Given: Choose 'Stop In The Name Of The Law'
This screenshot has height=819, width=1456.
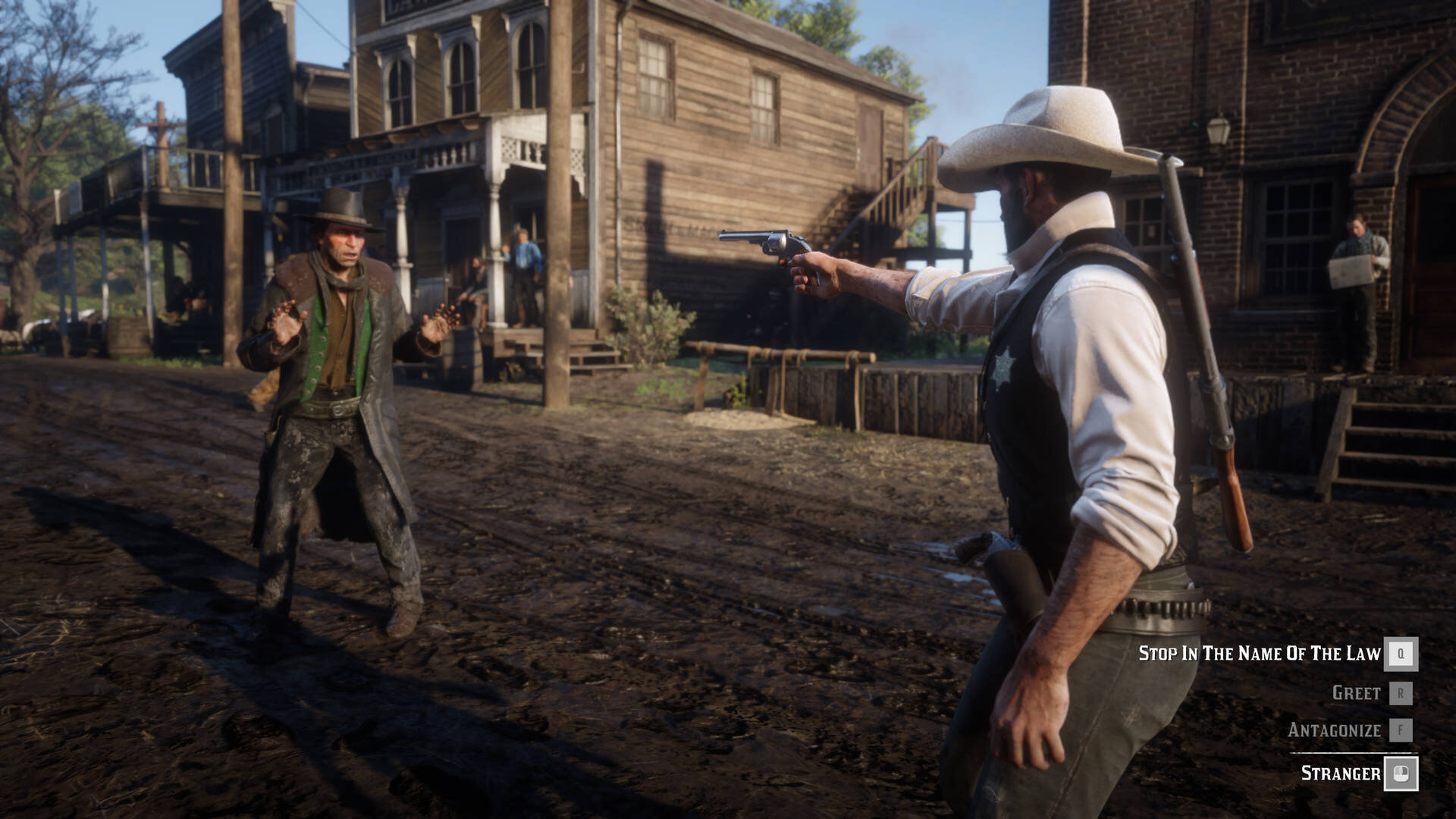Looking at the screenshot, I should [x=1260, y=654].
